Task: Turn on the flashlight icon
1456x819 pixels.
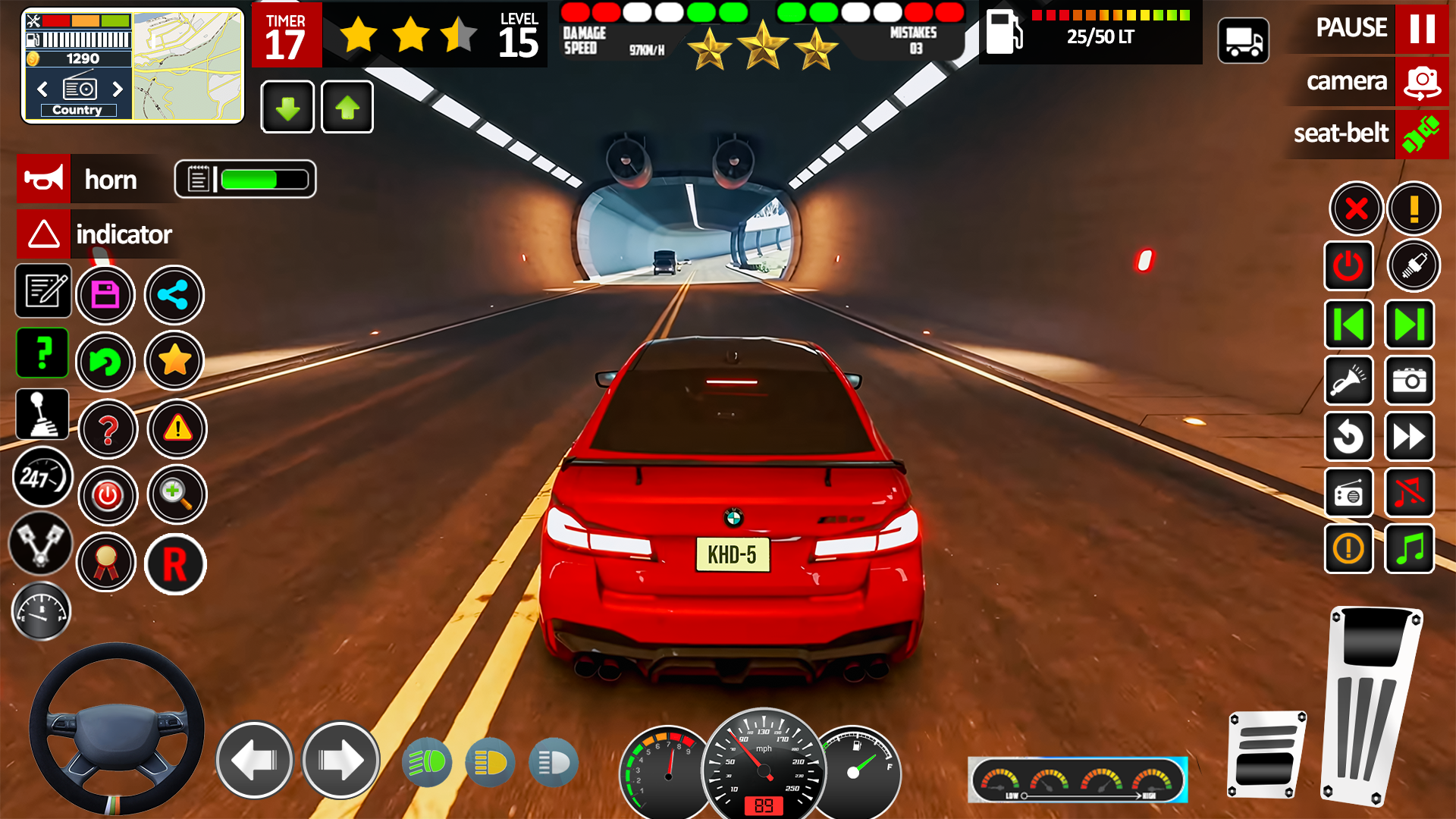Action: pos(1349,381)
